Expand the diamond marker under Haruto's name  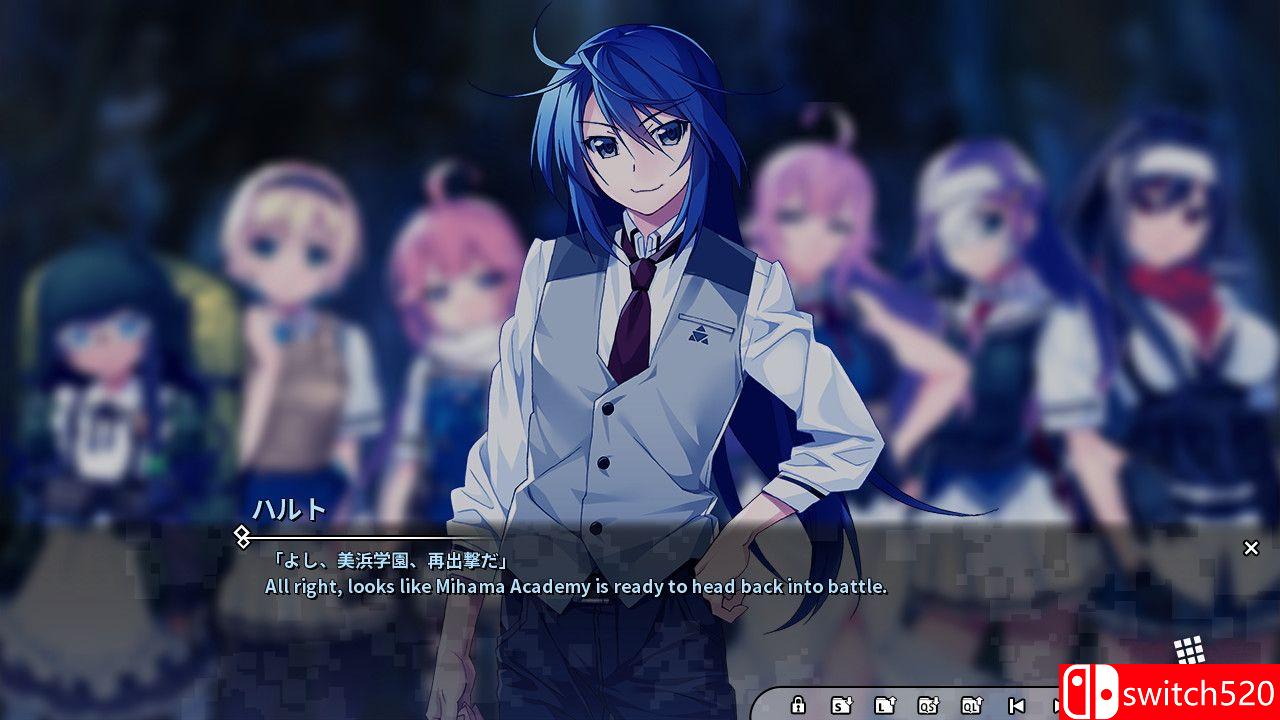pos(240,537)
